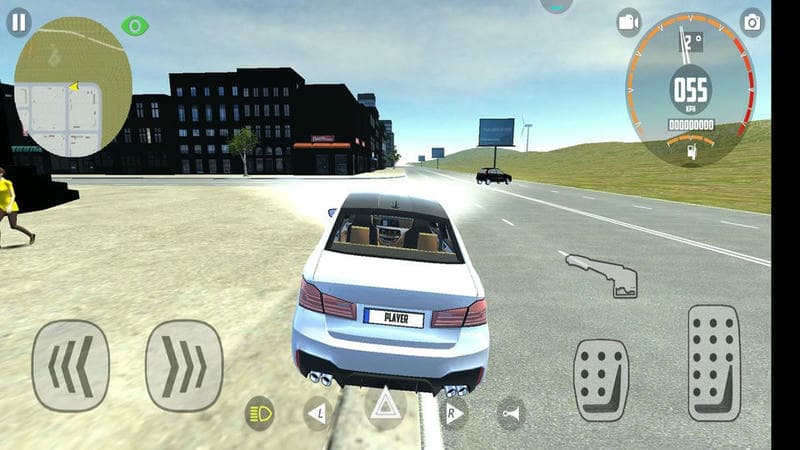Tap the brake pedal
Screen dimensions: 800x450
tap(600, 378)
